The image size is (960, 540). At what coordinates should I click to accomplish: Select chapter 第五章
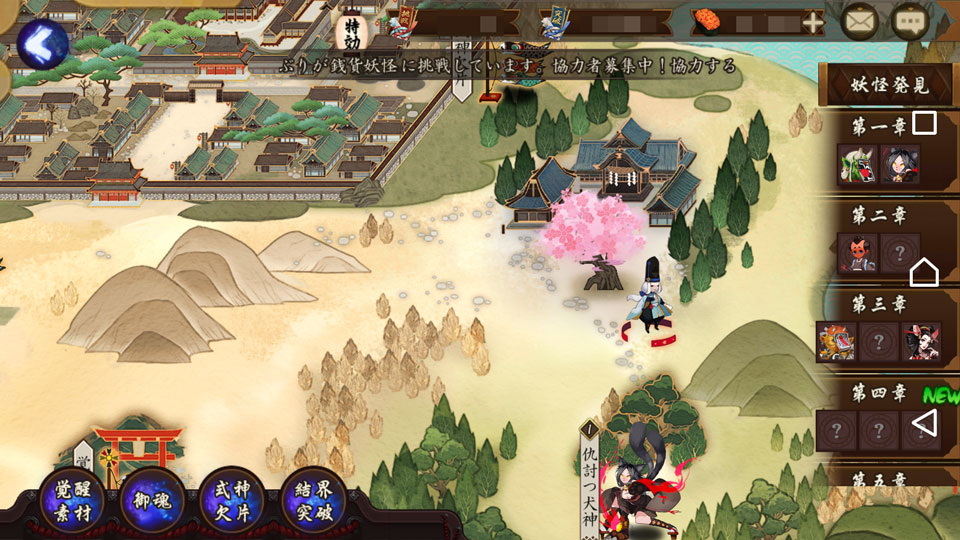[879, 479]
